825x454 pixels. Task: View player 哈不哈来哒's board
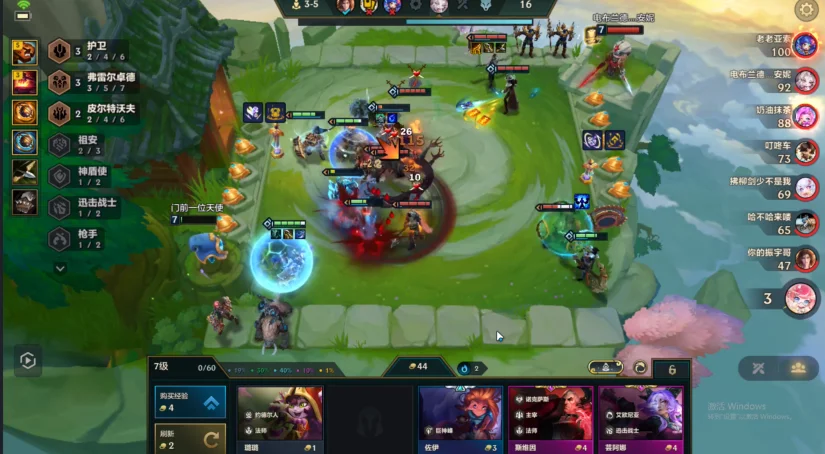pyautogui.click(x=805, y=223)
